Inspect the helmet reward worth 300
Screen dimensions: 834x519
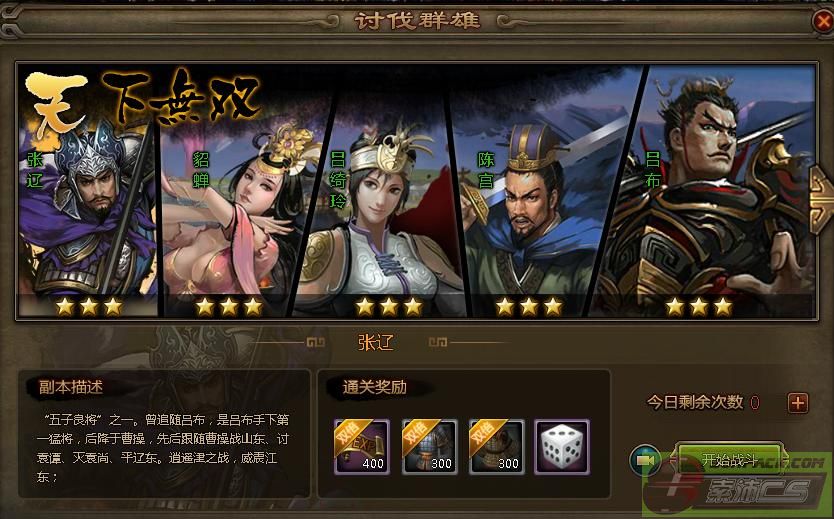[x=496, y=446]
